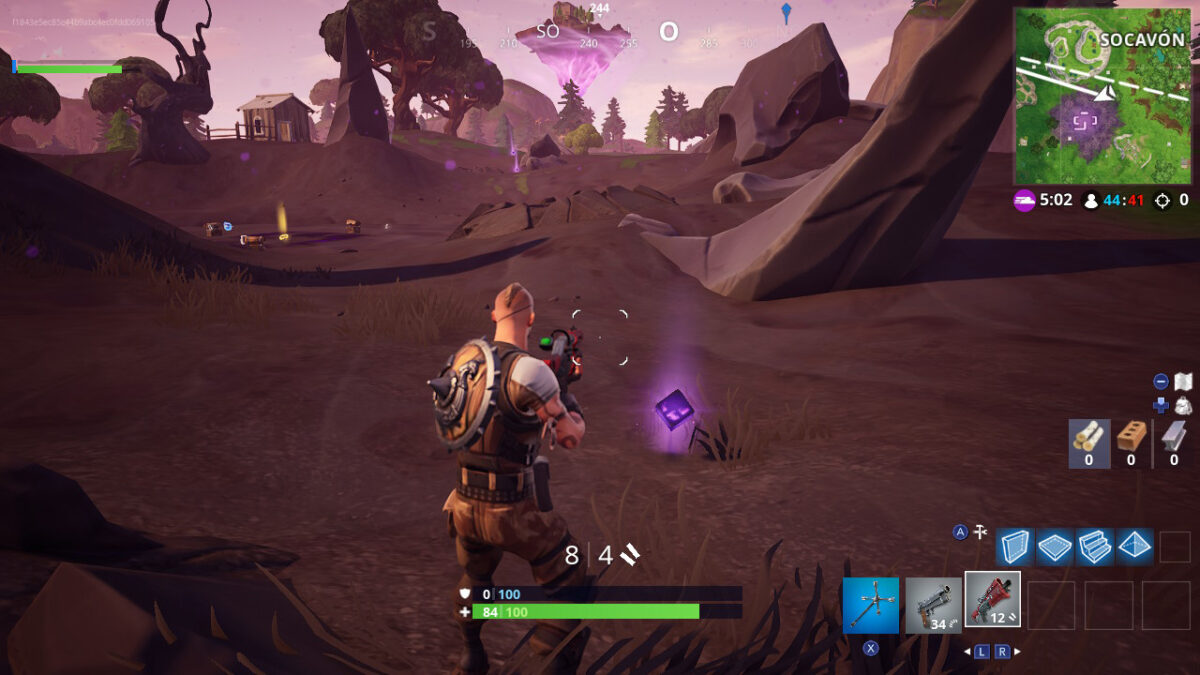Select the red weapon slot with 12 ammo
This screenshot has width=1200, height=675.
click(x=993, y=600)
